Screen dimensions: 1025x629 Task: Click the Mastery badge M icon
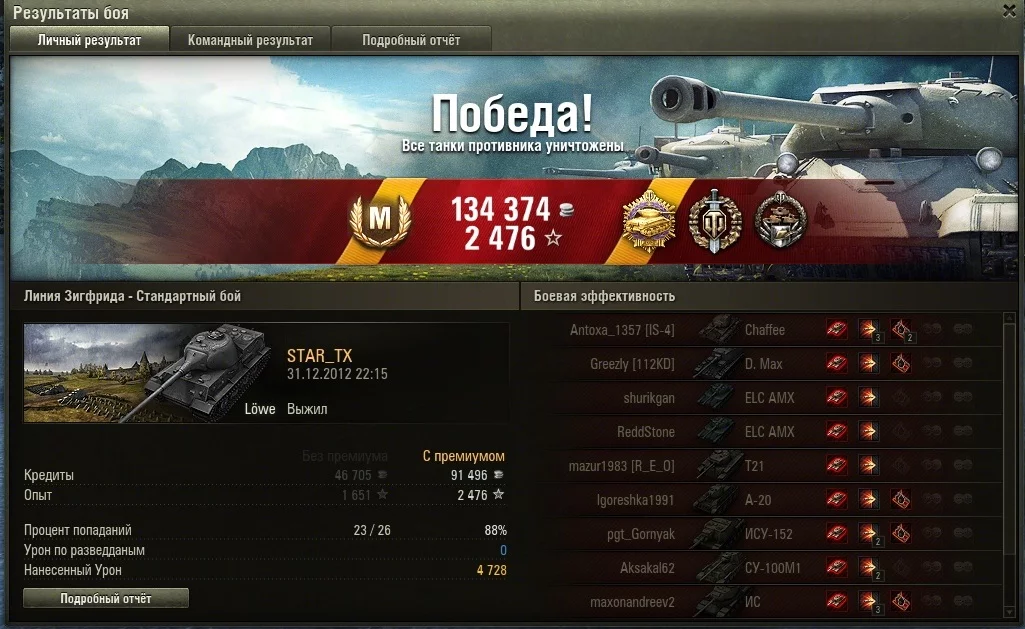point(381,219)
